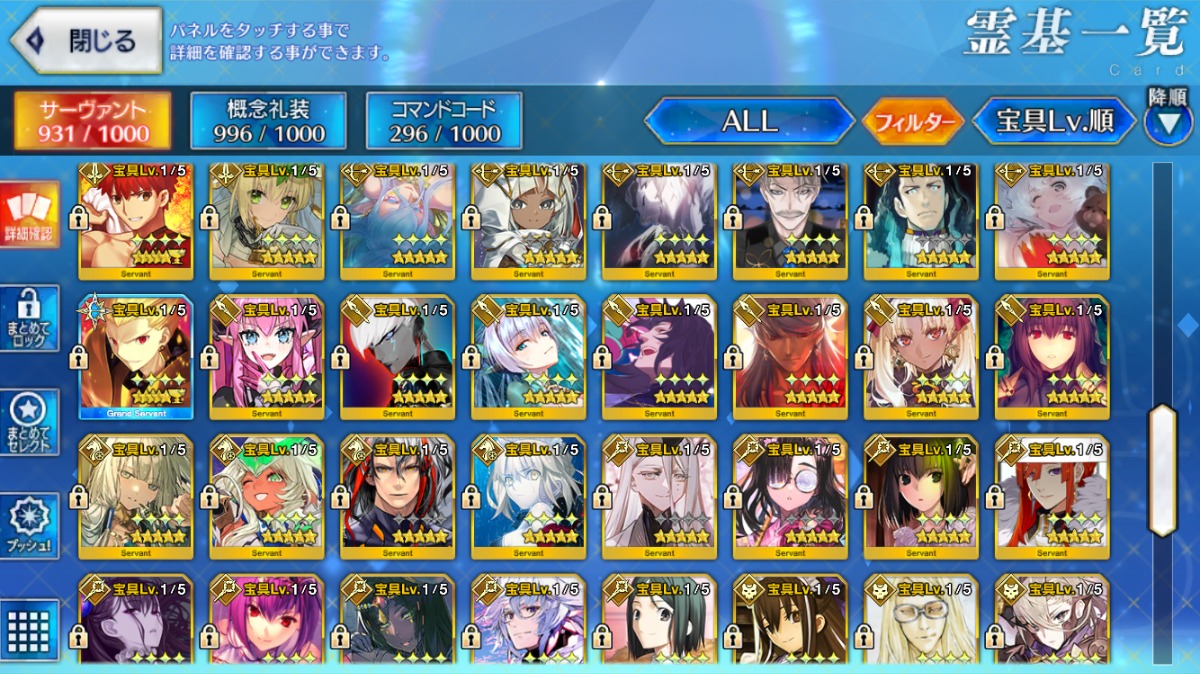Toggle the 降順 descending order arrow

1168,119
